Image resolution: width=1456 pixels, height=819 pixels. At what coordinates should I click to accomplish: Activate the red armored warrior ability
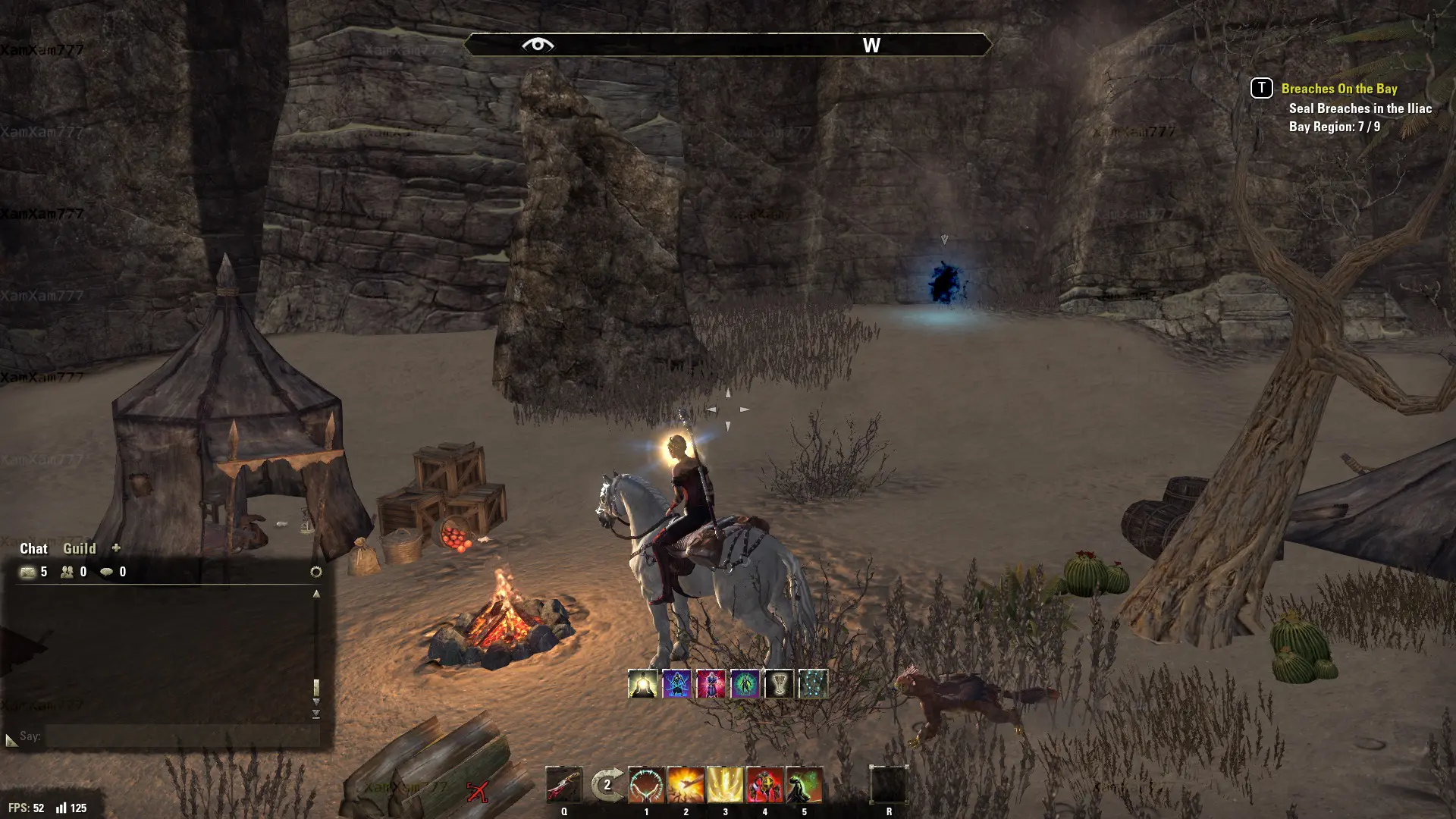(764, 786)
